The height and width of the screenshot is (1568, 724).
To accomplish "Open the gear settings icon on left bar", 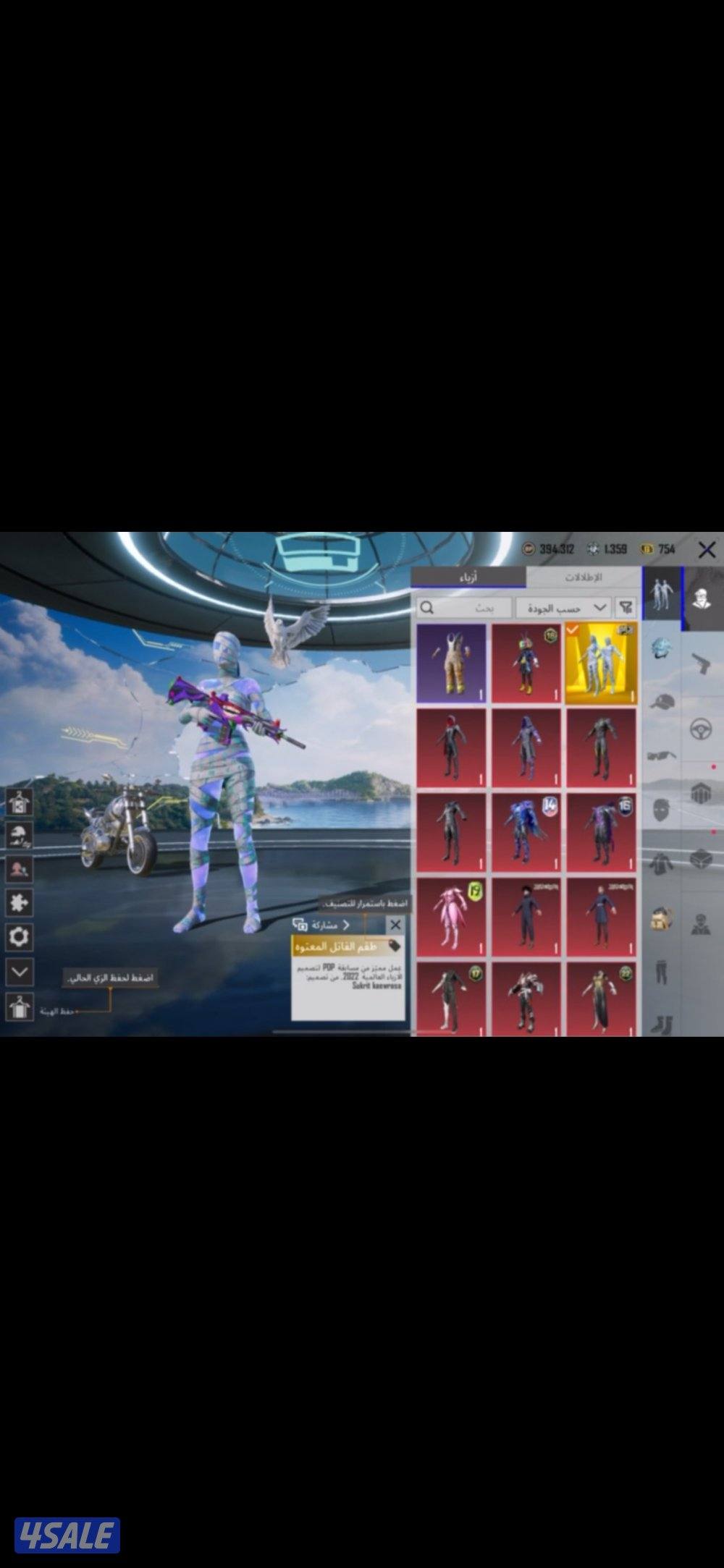I will (19, 937).
